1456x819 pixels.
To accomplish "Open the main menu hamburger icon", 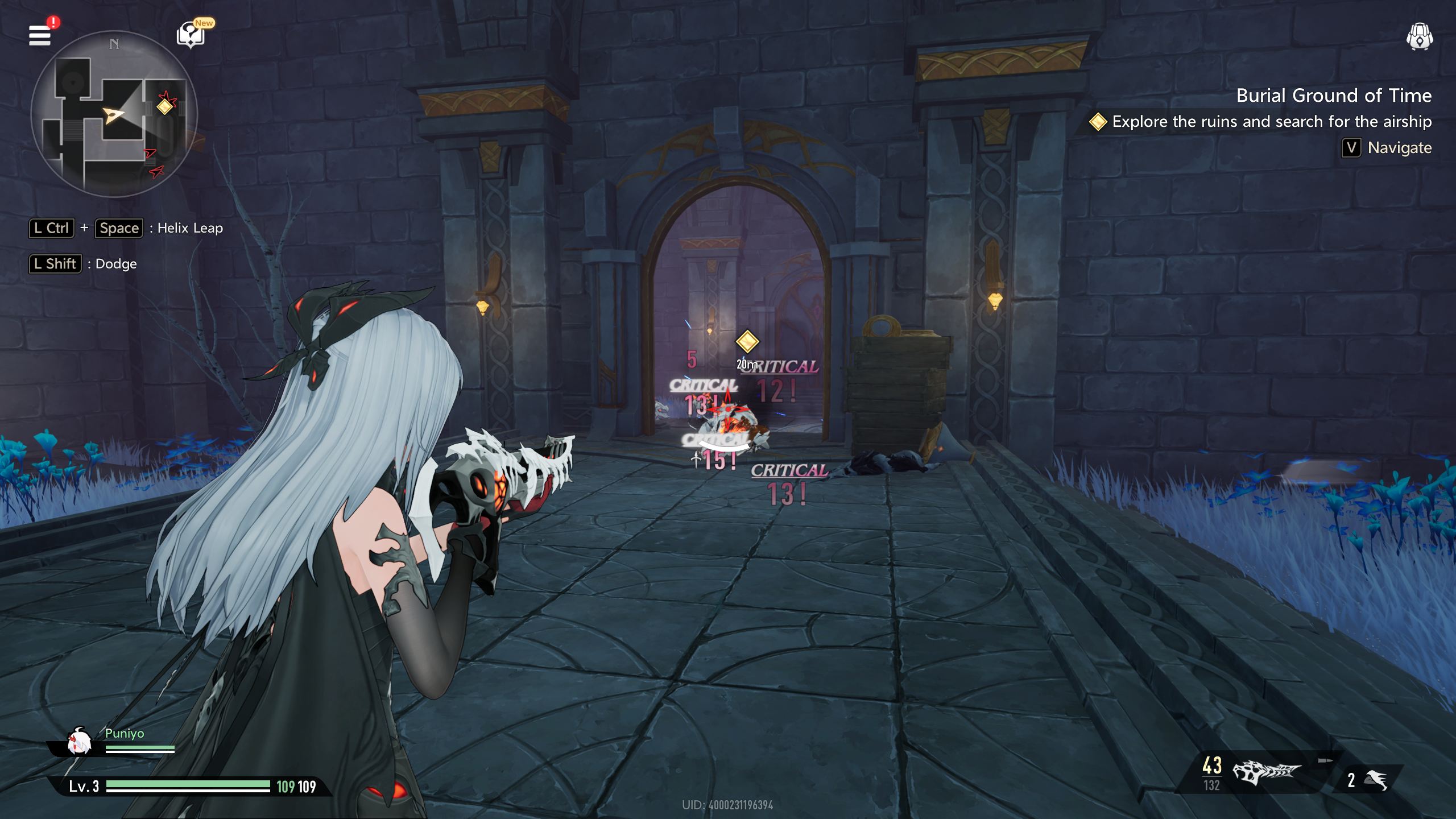I will click(x=40, y=35).
